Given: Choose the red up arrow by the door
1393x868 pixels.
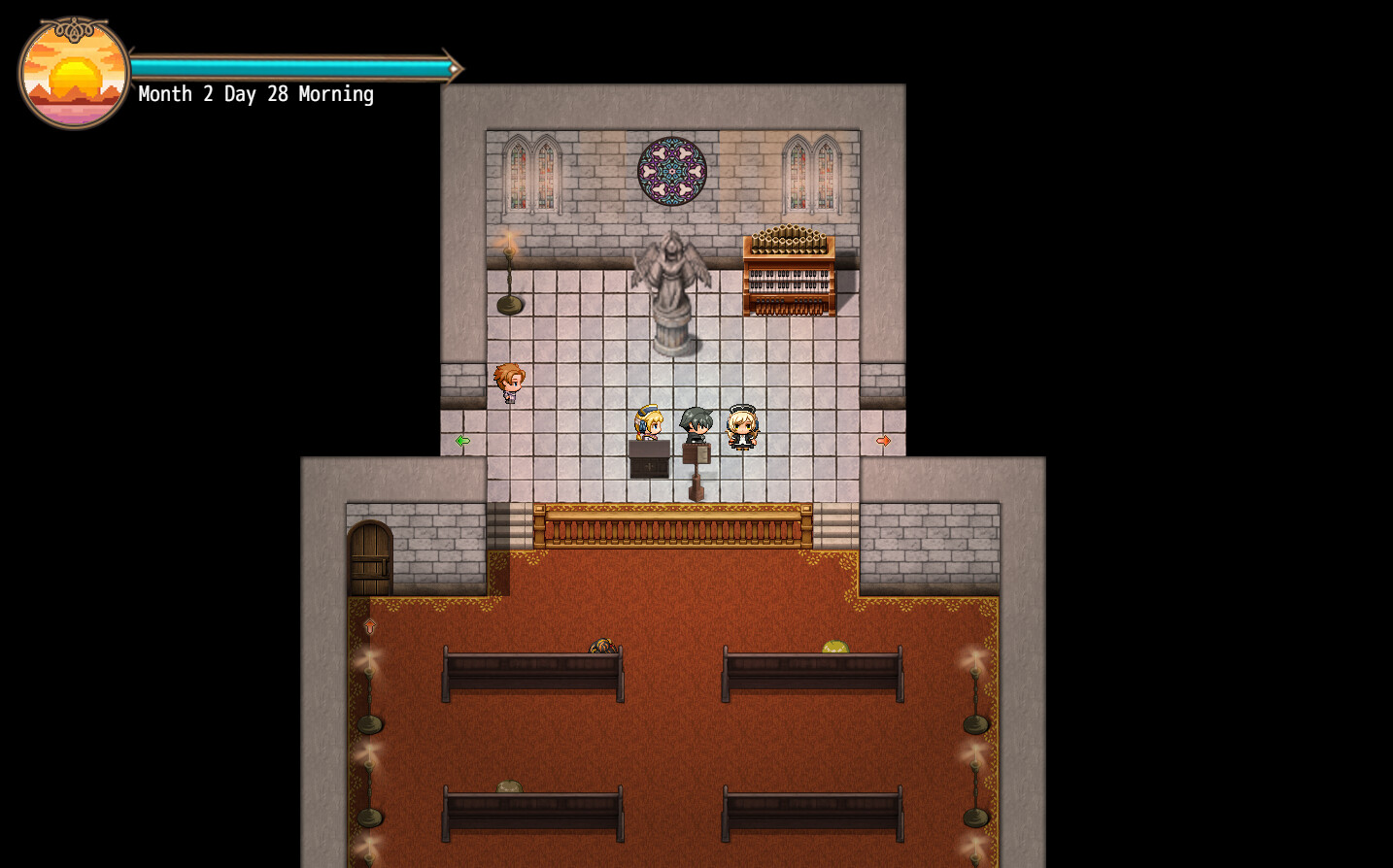Looking at the screenshot, I should pyautogui.click(x=370, y=626).
